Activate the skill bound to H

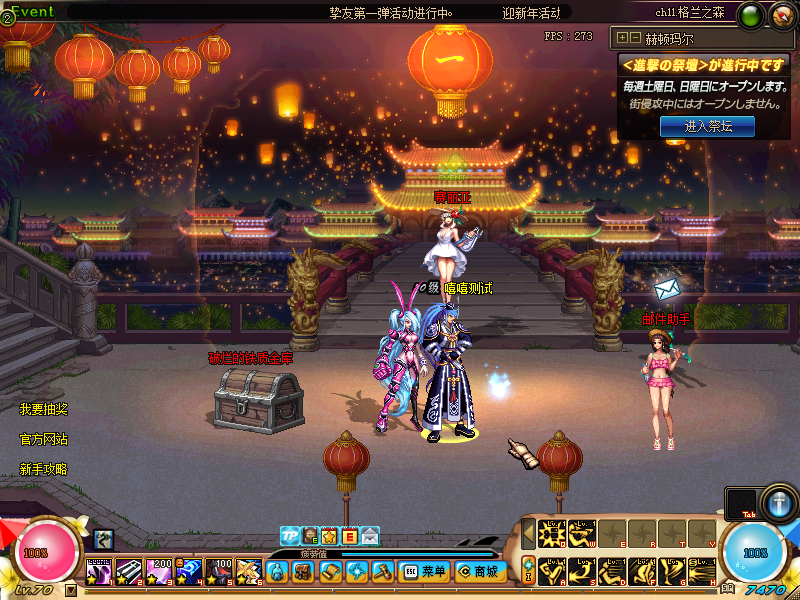coord(700,570)
